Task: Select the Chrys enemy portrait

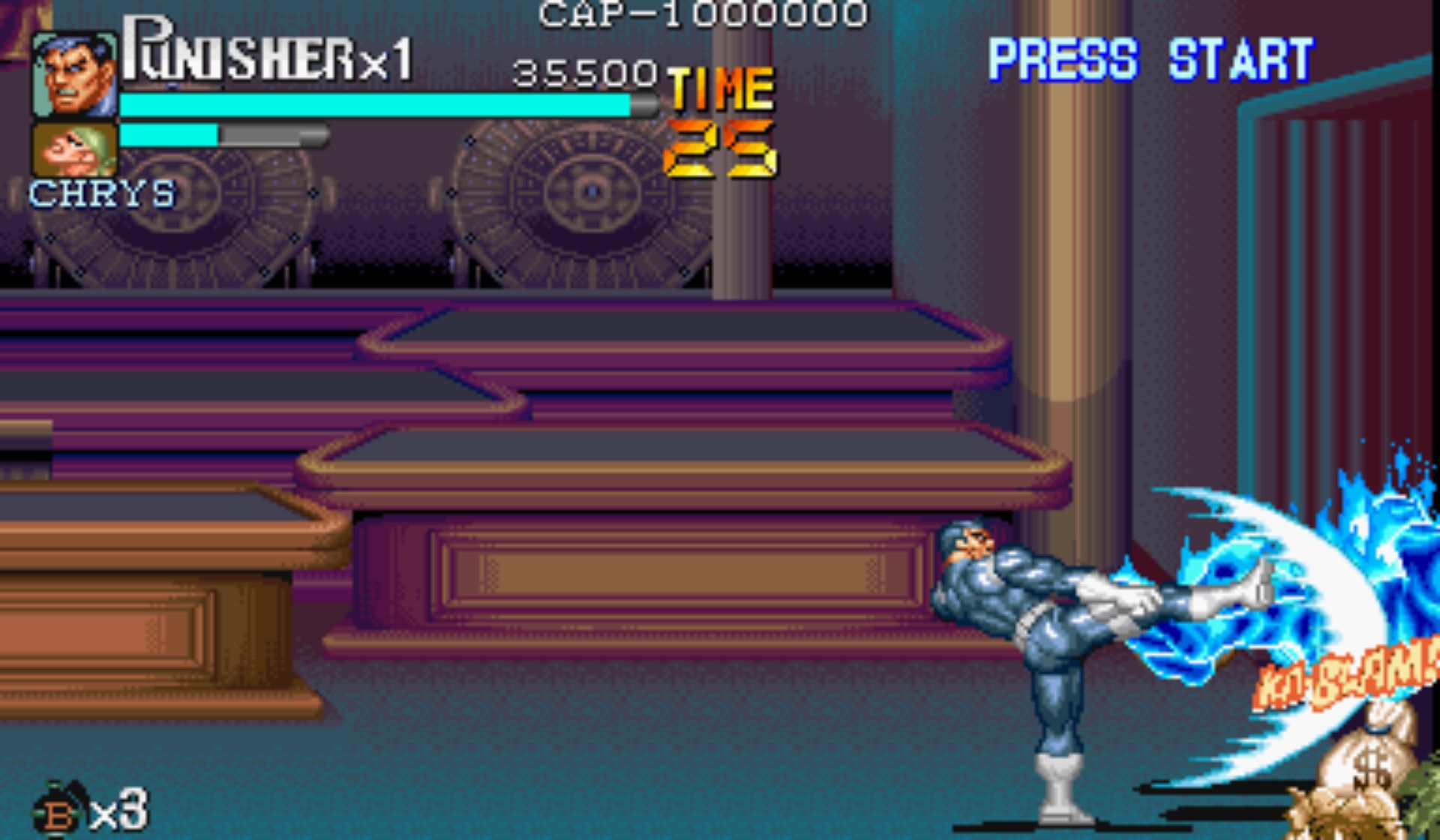Action: [x=74, y=149]
